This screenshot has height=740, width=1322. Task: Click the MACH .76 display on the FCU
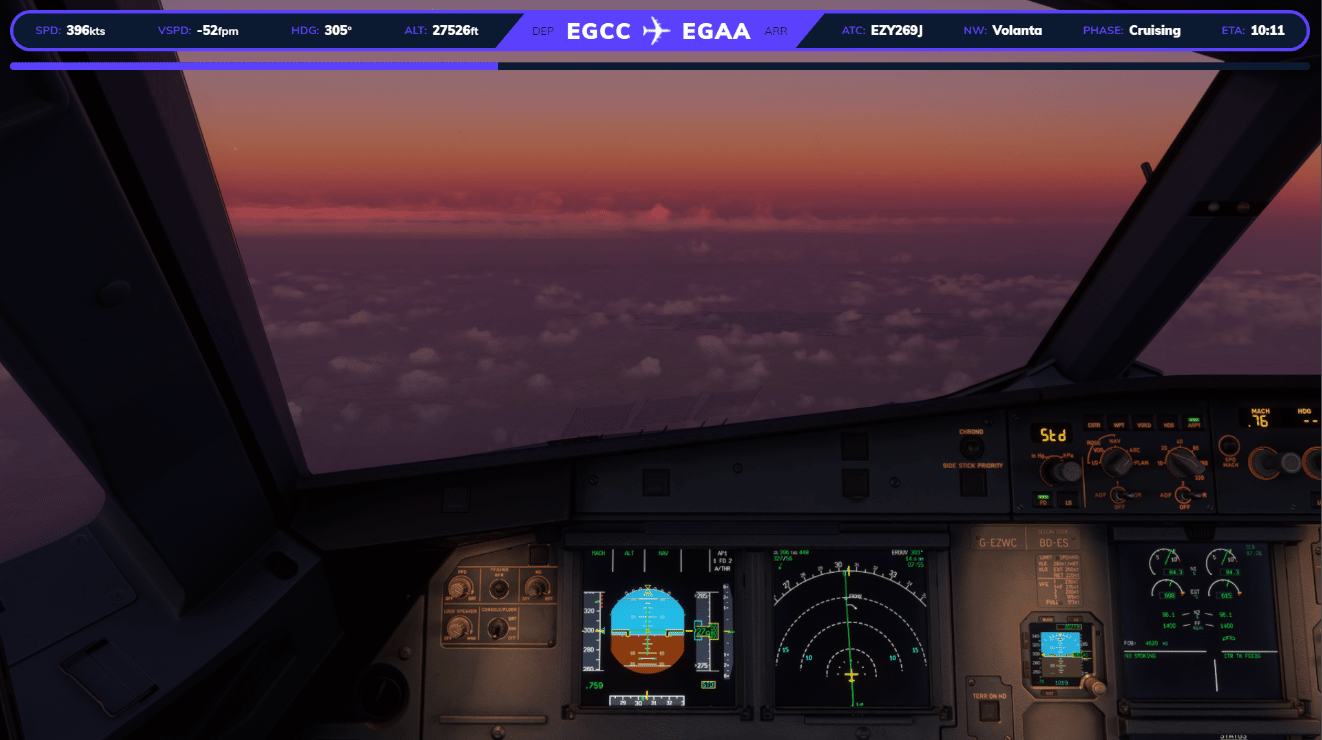[1259, 418]
